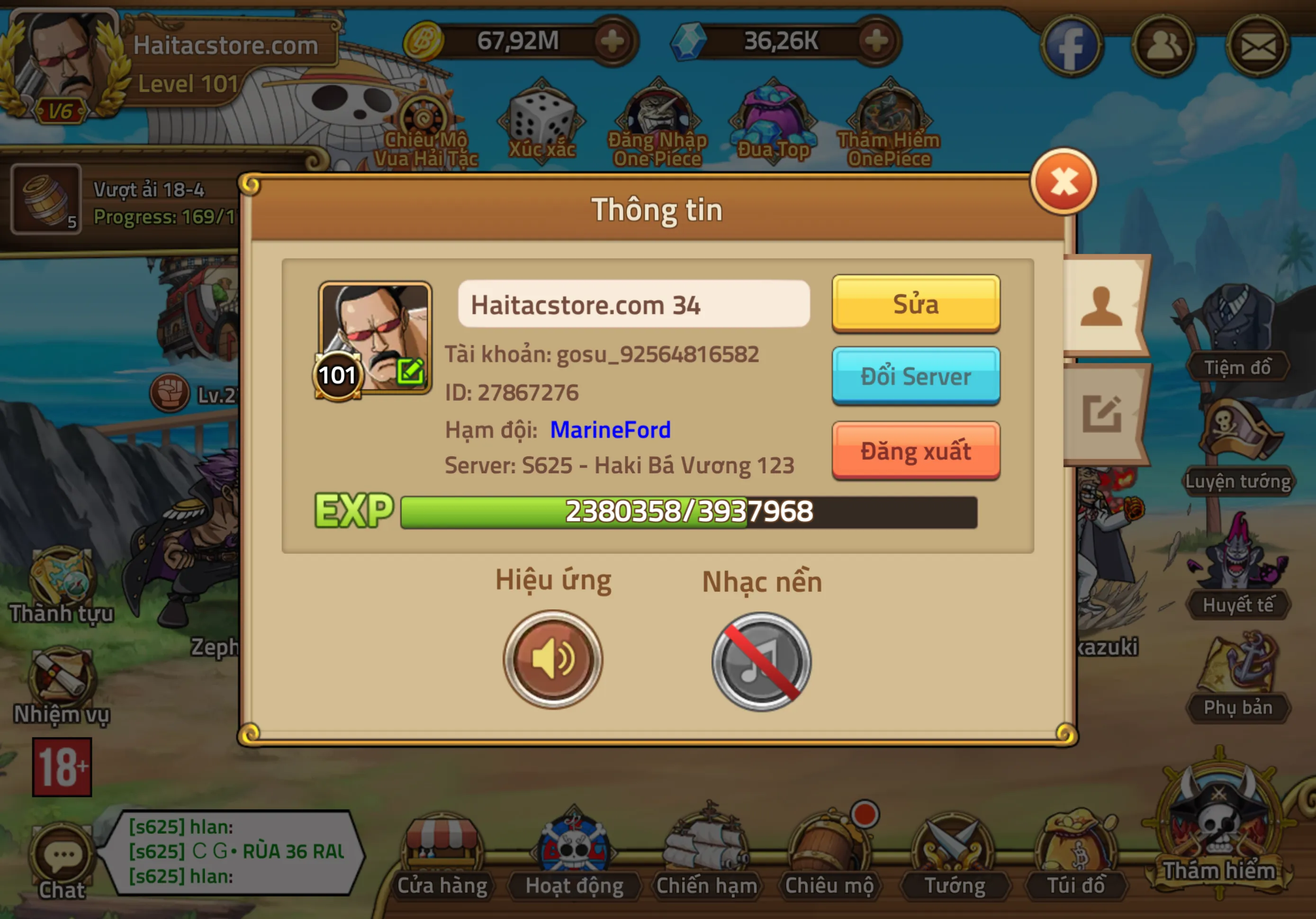Toggle the Hiệu ứng sound effects speaker
The image size is (1316, 919).
click(552, 659)
